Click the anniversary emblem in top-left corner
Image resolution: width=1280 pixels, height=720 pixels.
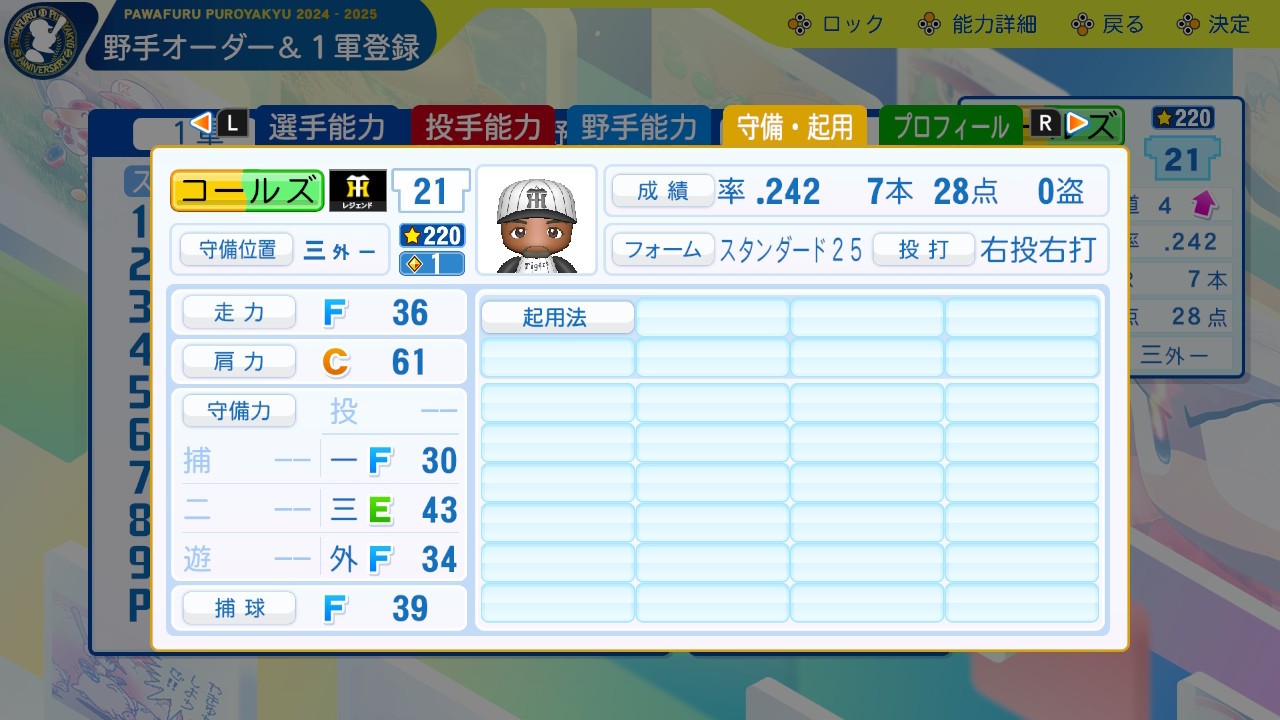pos(42,42)
